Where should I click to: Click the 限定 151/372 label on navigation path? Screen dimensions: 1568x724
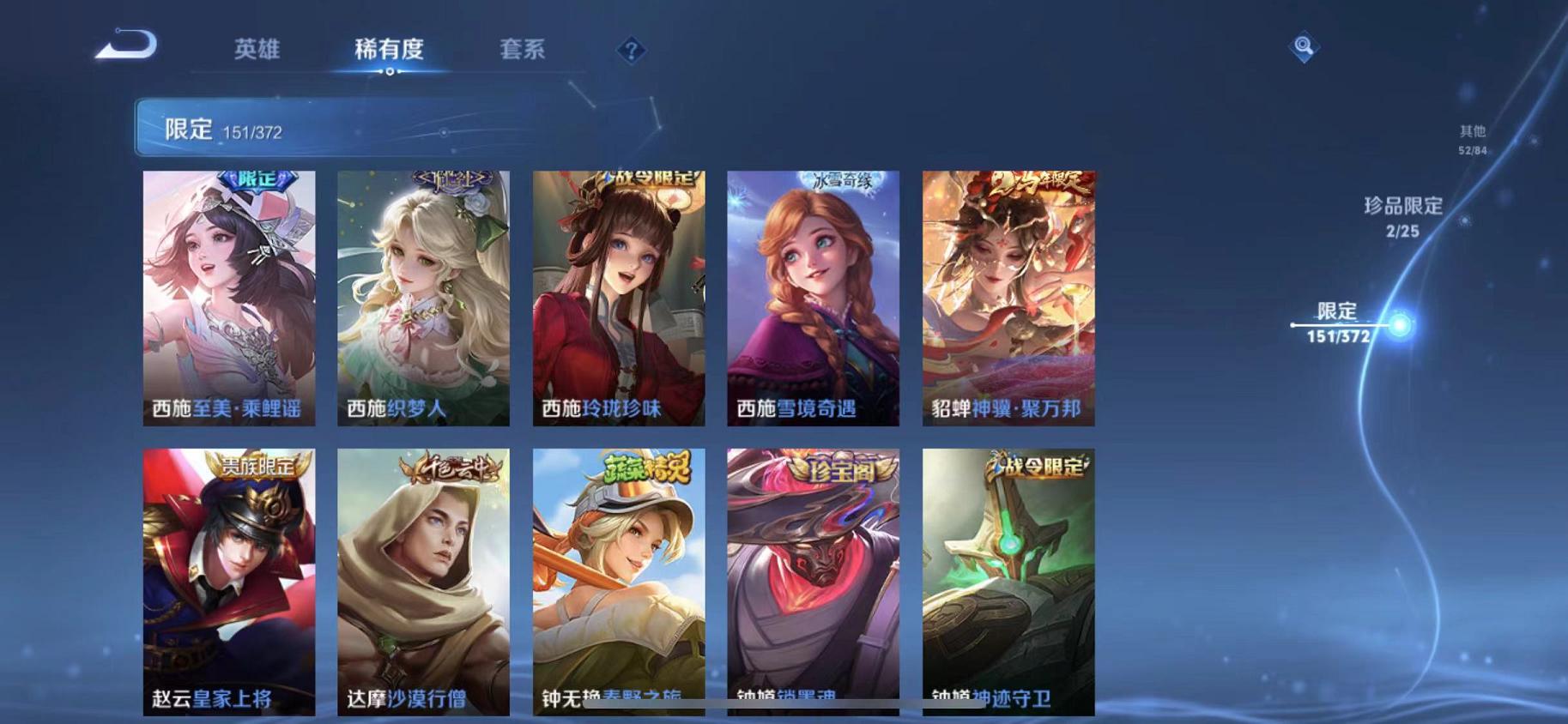coord(1341,322)
